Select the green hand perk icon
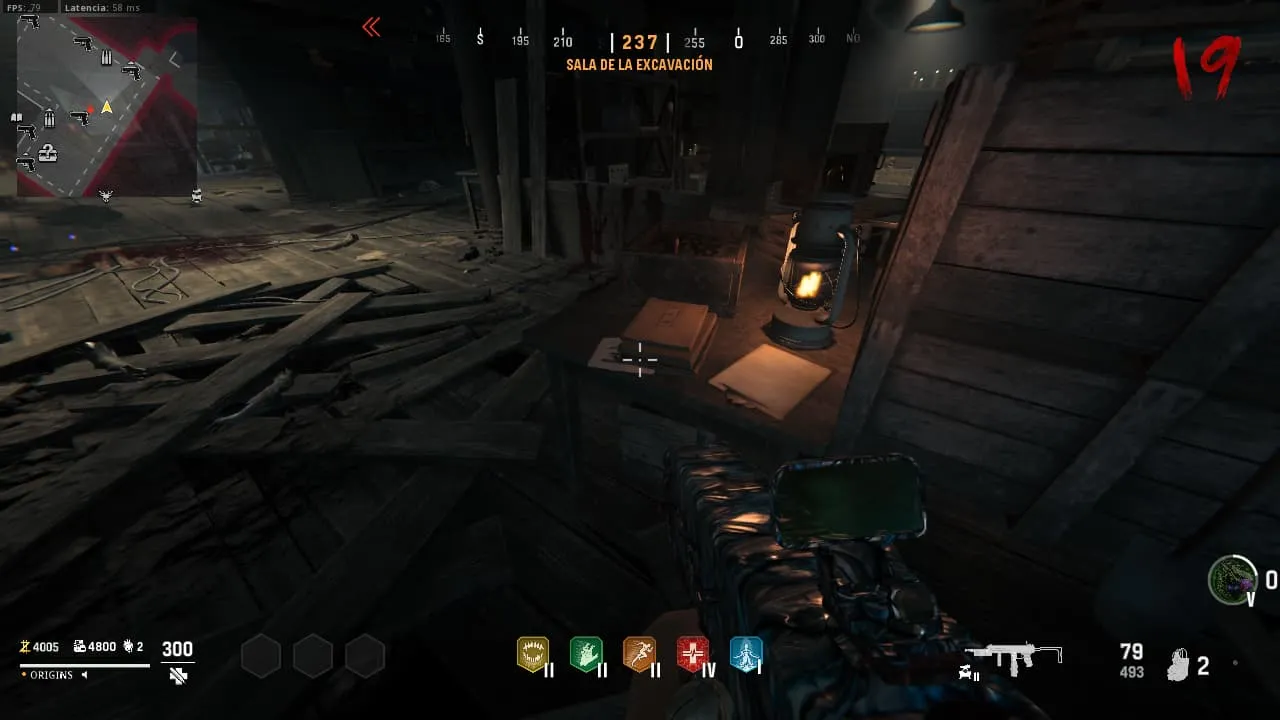Screen dimensions: 1280x720 click(586, 654)
